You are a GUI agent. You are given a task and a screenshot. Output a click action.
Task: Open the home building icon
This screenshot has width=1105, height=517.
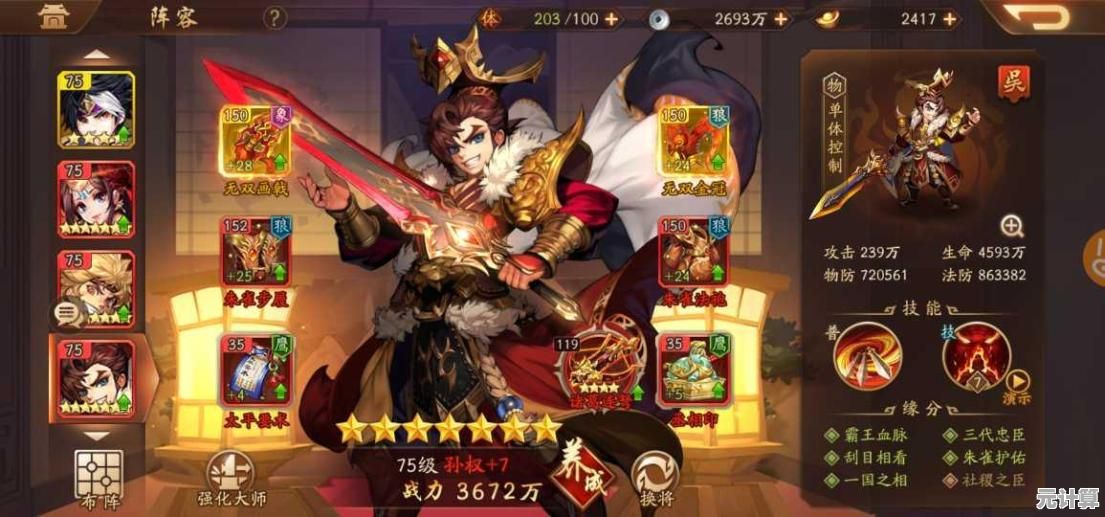coord(48,16)
